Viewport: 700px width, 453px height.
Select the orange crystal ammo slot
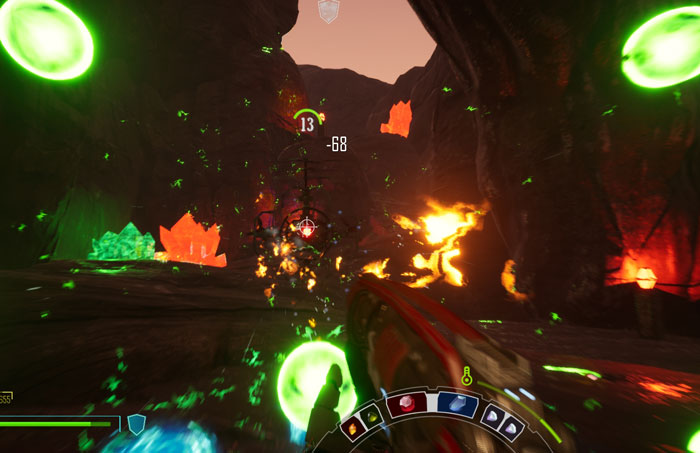(353, 427)
